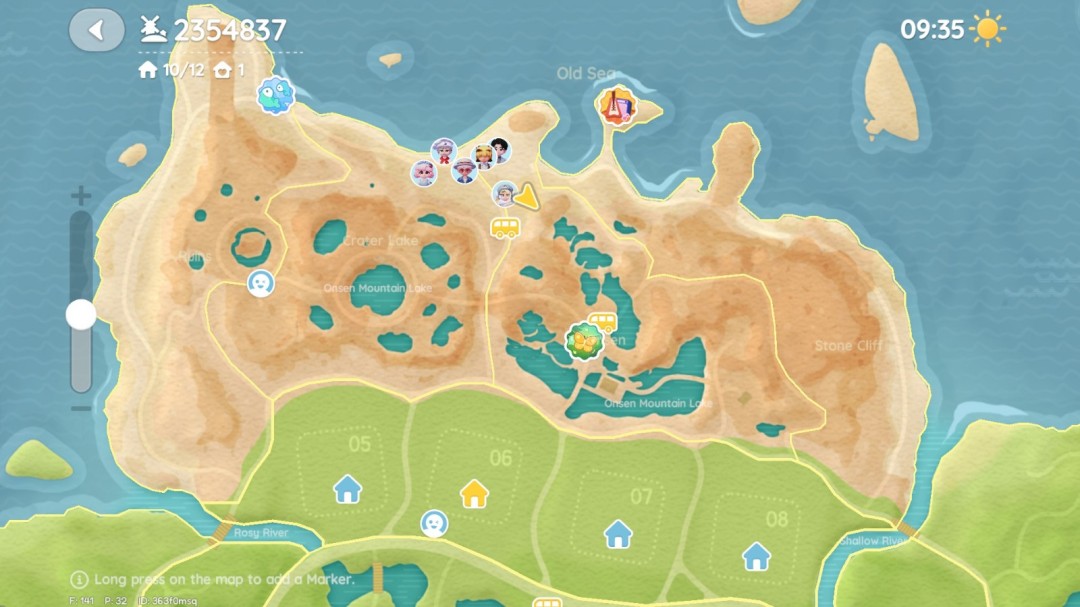
Task: Choose the blue house on plot 08
Action: click(x=756, y=555)
